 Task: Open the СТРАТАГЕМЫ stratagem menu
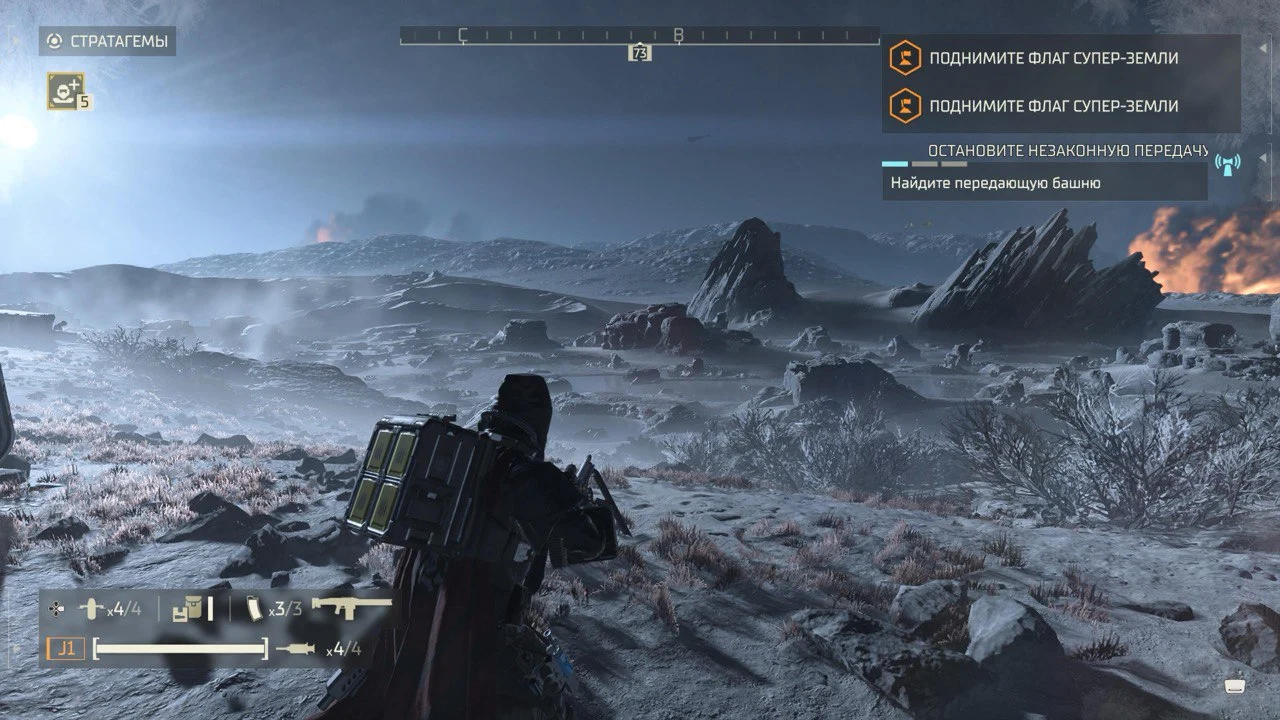(108, 41)
